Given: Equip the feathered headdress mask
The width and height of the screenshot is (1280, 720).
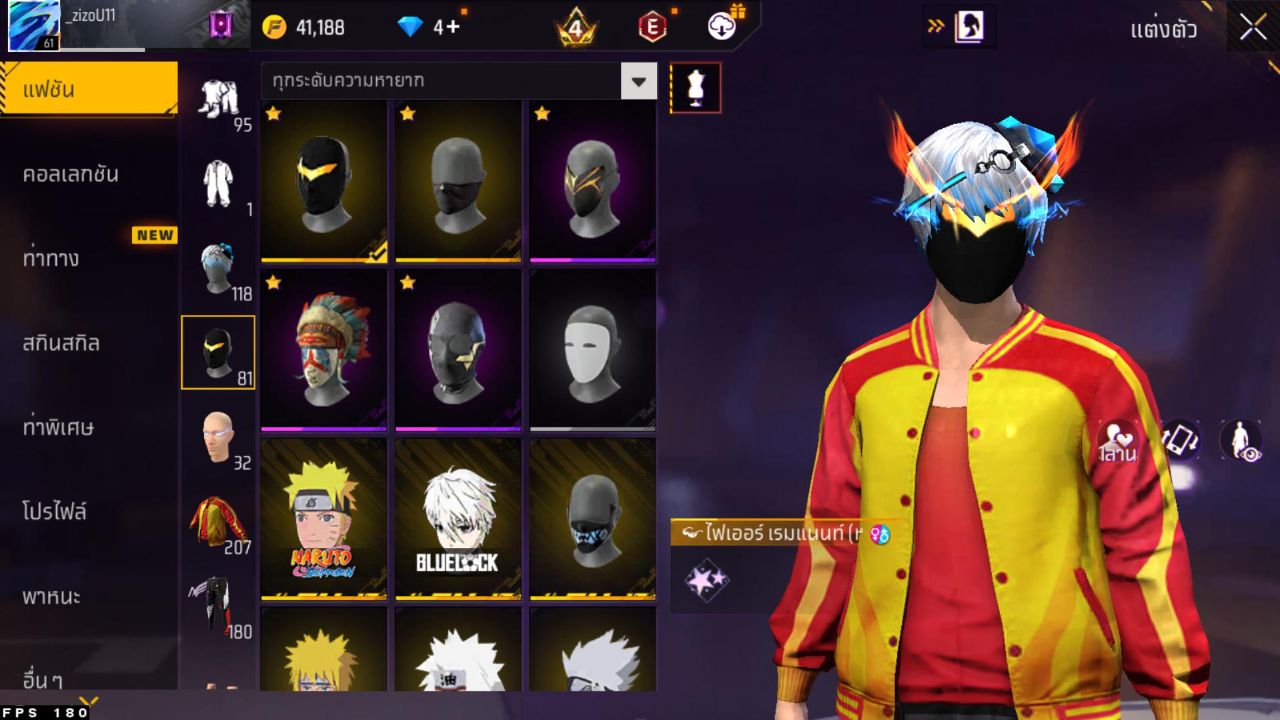Looking at the screenshot, I should (323, 349).
